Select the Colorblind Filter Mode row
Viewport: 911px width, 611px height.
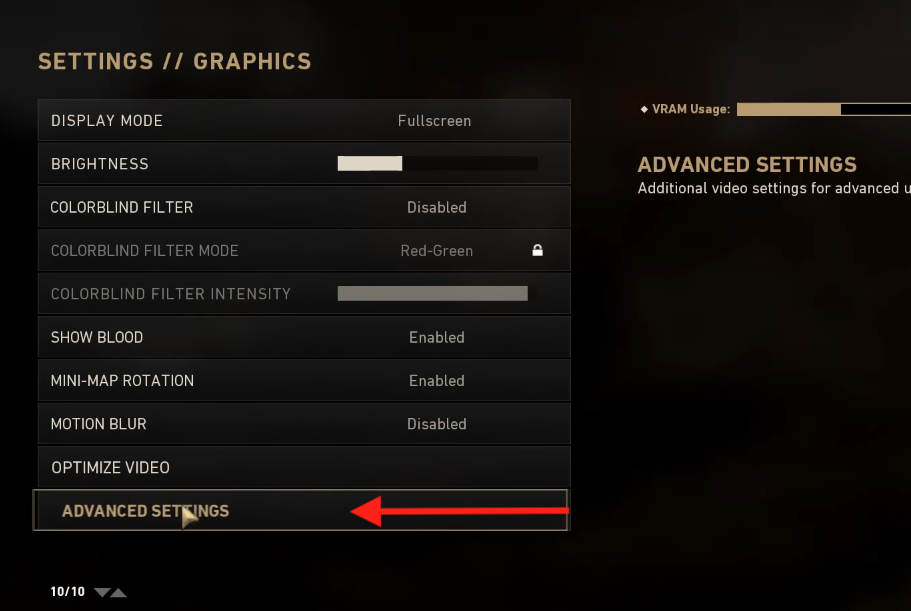click(304, 251)
